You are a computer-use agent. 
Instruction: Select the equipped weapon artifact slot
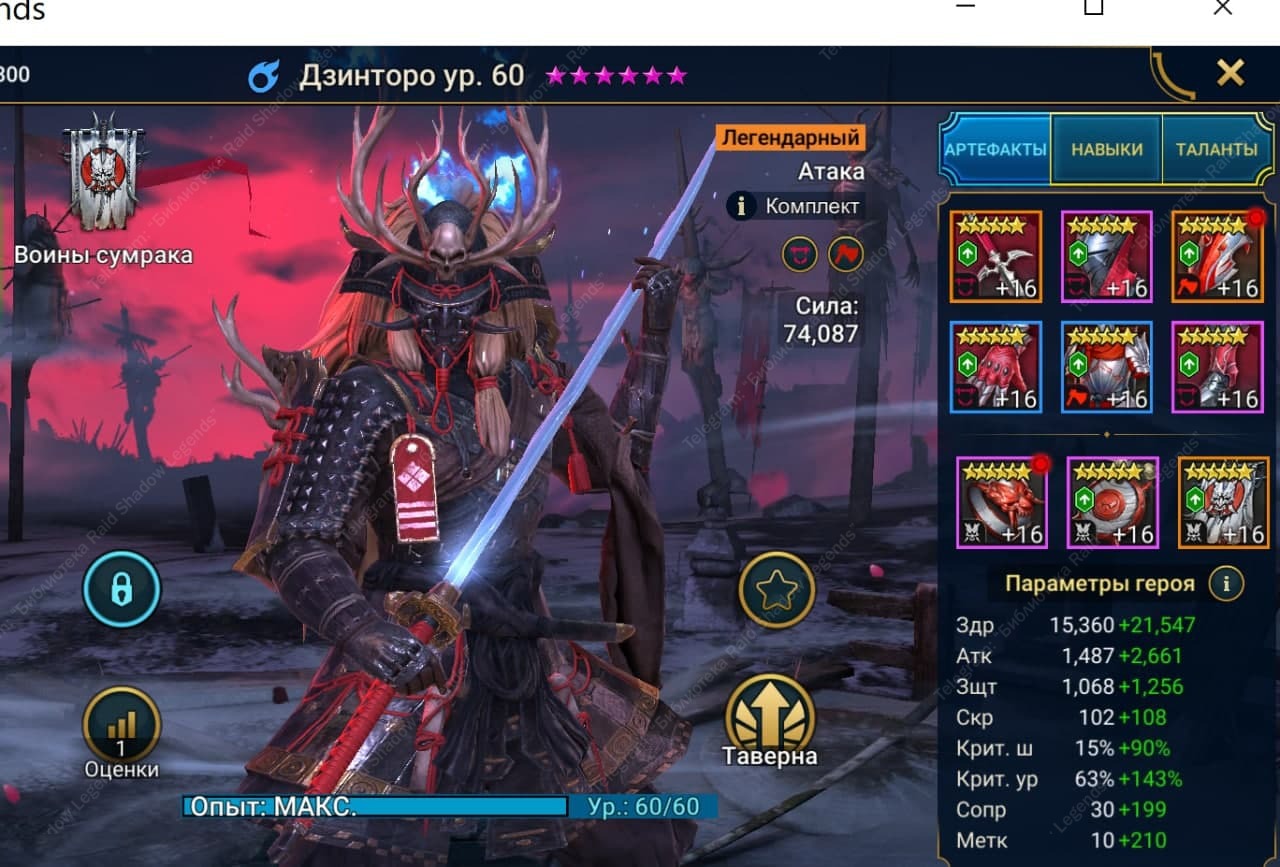[x=996, y=256]
